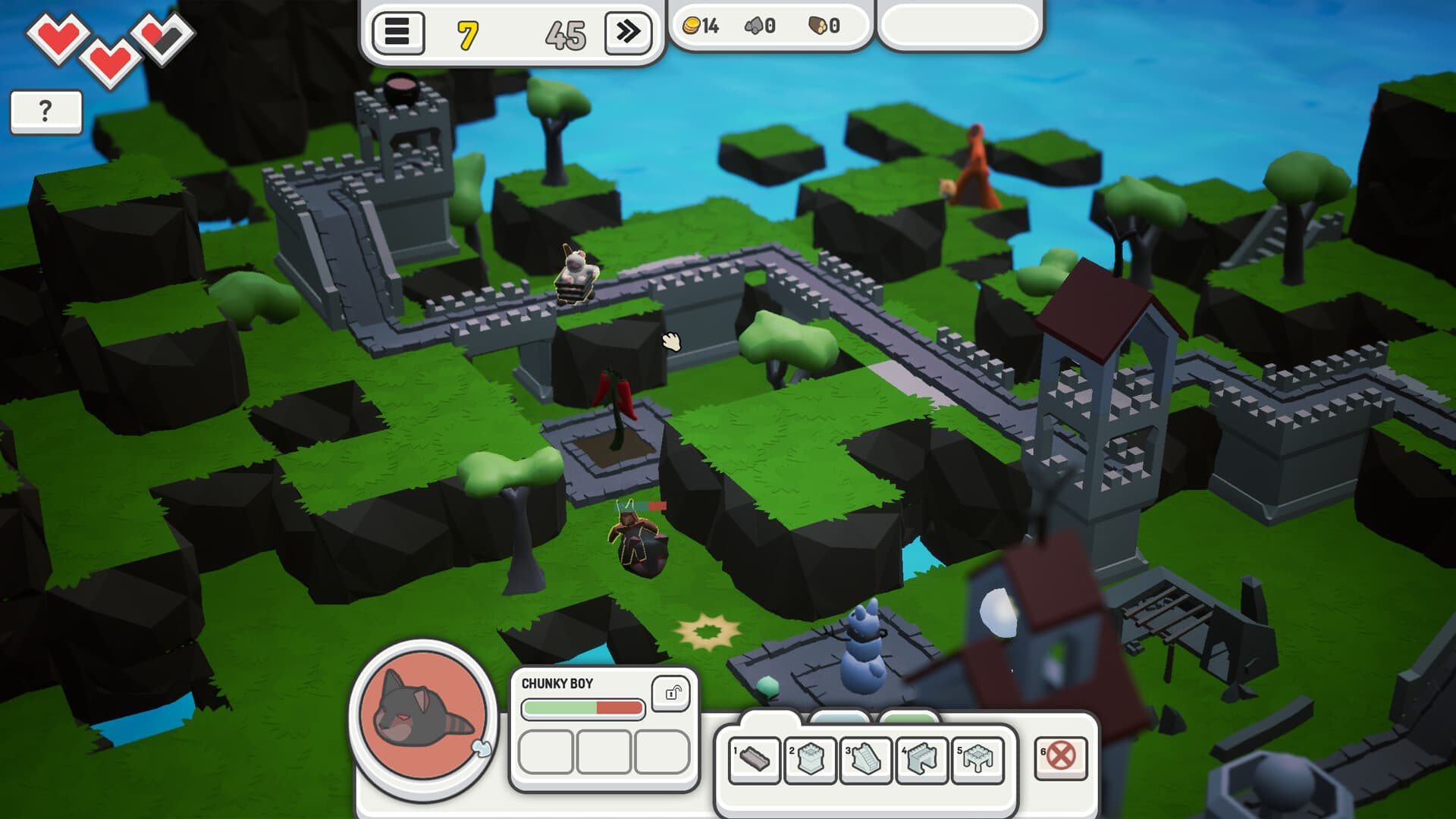
Task: Toggle the lock on Chunky Boy's panel
Action: pyautogui.click(x=670, y=694)
